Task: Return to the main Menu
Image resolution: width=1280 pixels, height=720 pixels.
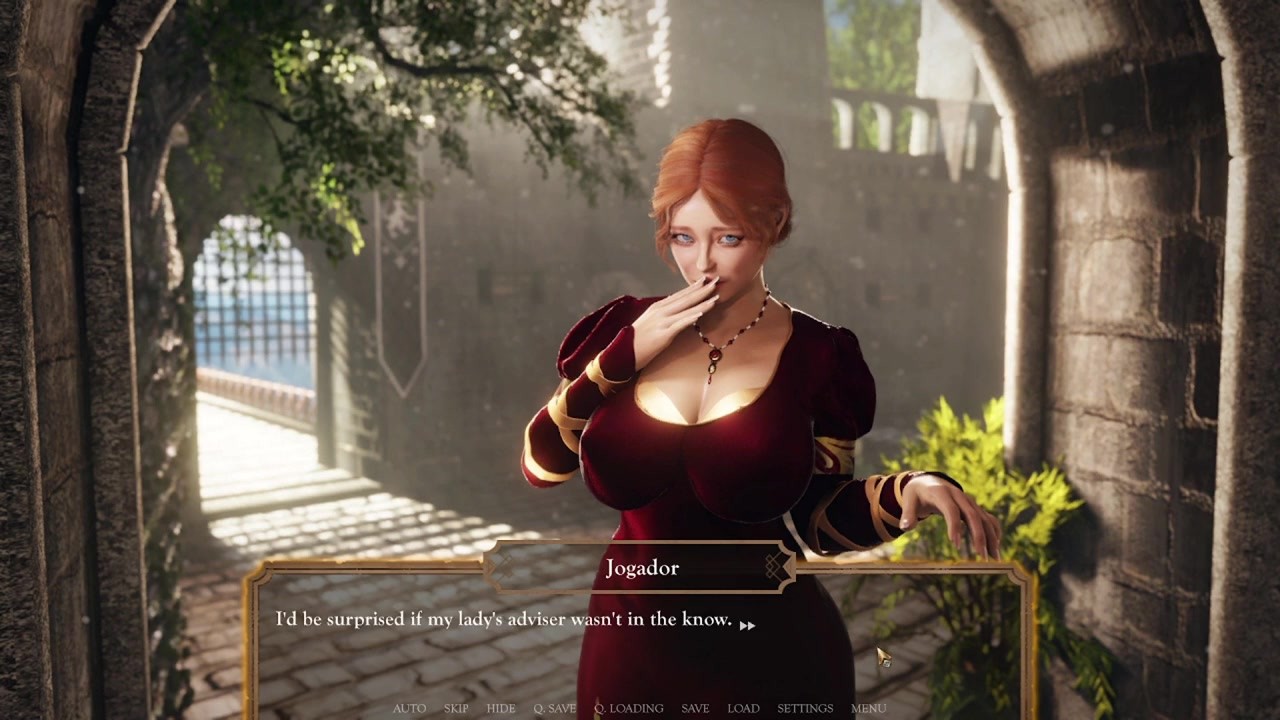Action: point(868,708)
